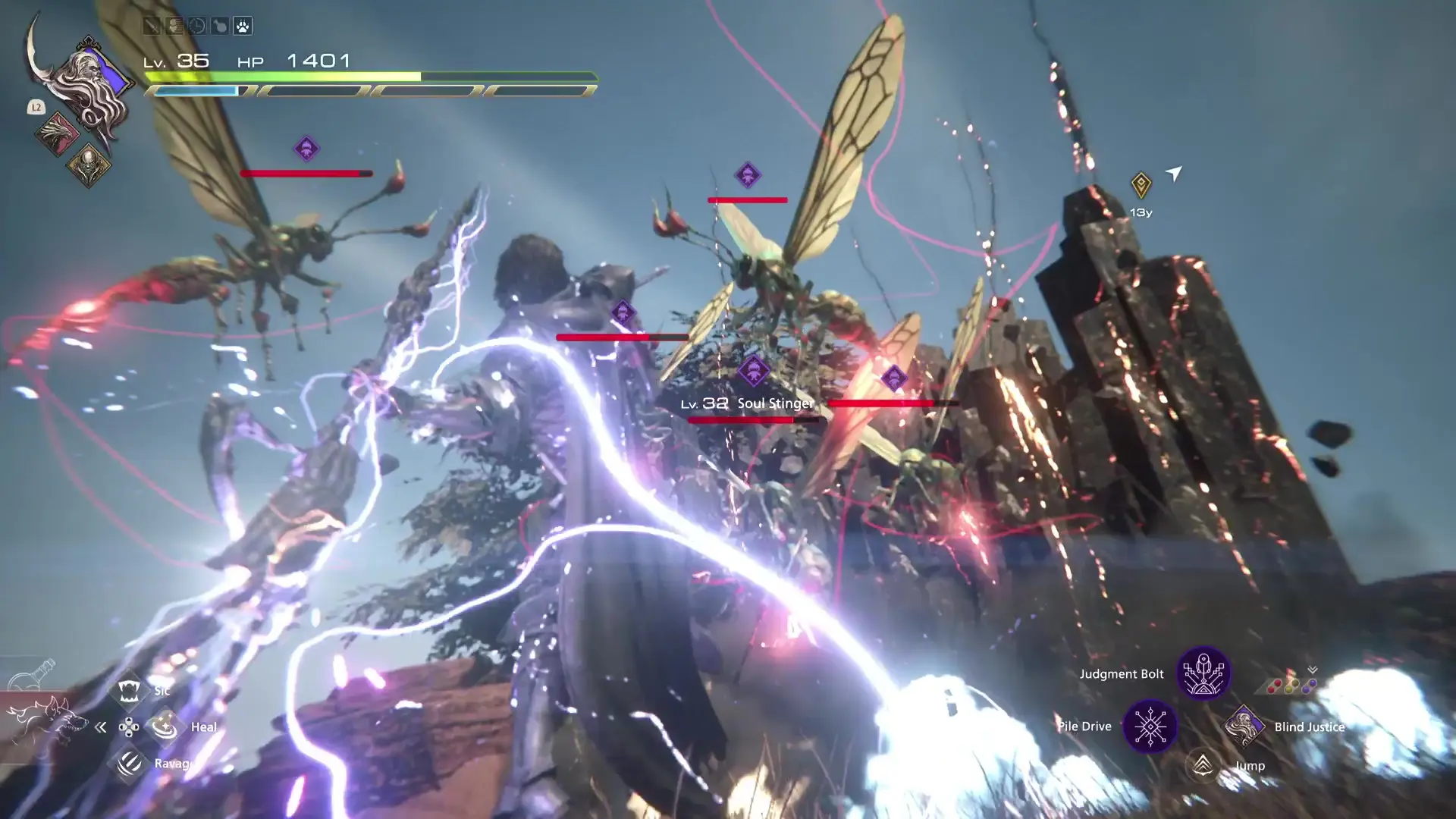Viewport: 1456px width, 819px height.
Task: Collapse the command menu with left chevrons
Action: click(101, 726)
